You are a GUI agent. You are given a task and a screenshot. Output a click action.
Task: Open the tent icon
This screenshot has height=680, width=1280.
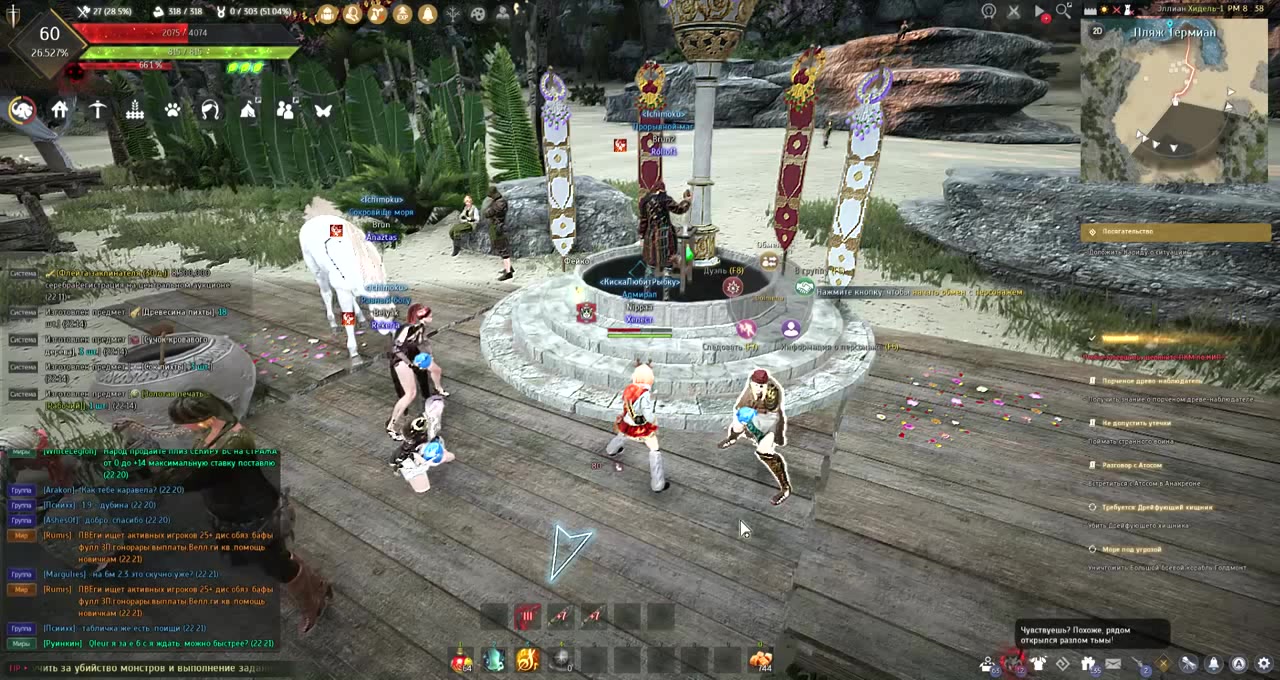pyautogui.click(x=248, y=110)
